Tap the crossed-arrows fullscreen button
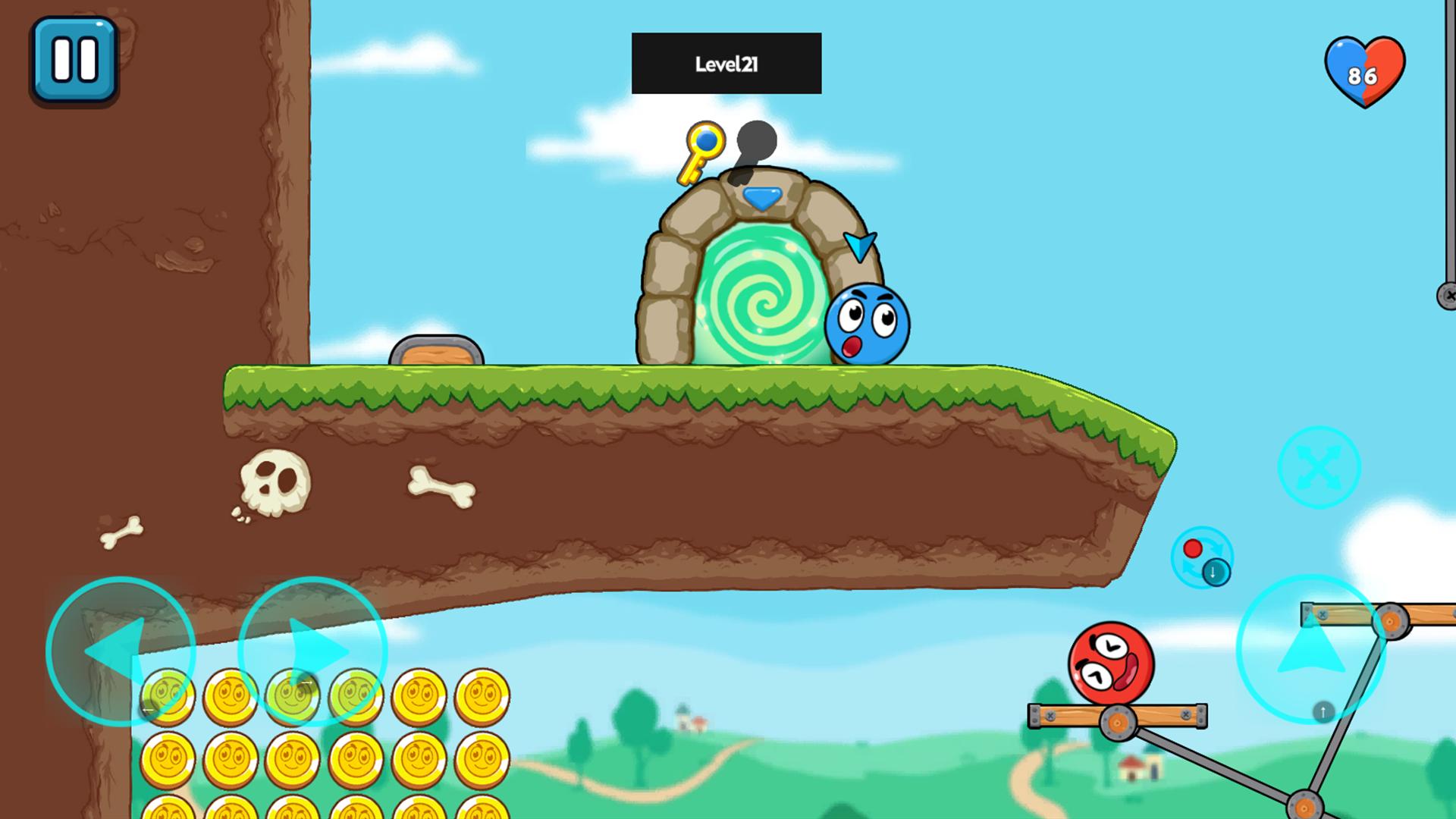Screen dimensions: 1456x819 [1319, 467]
